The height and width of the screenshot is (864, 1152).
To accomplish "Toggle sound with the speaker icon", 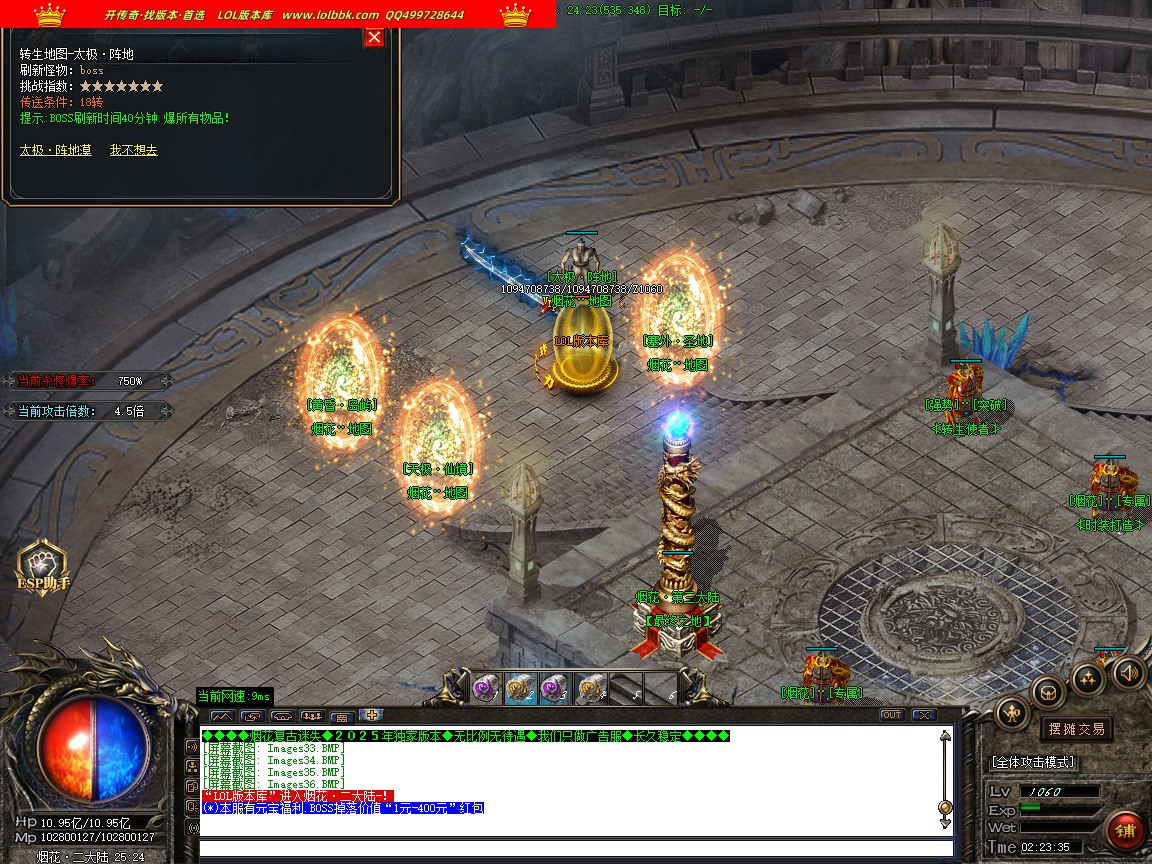I will (x=1129, y=672).
